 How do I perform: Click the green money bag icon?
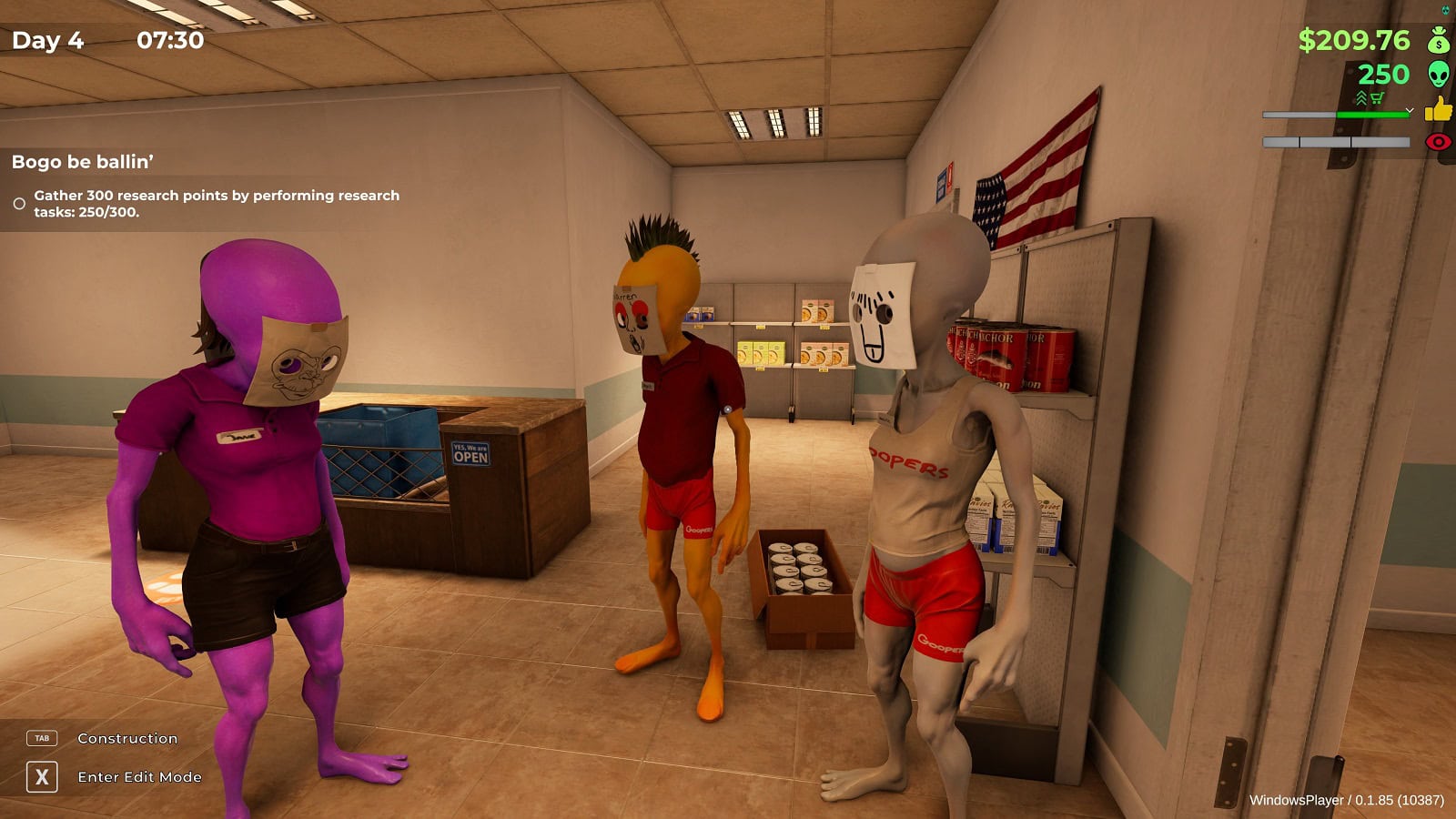pyautogui.click(x=1439, y=40)
